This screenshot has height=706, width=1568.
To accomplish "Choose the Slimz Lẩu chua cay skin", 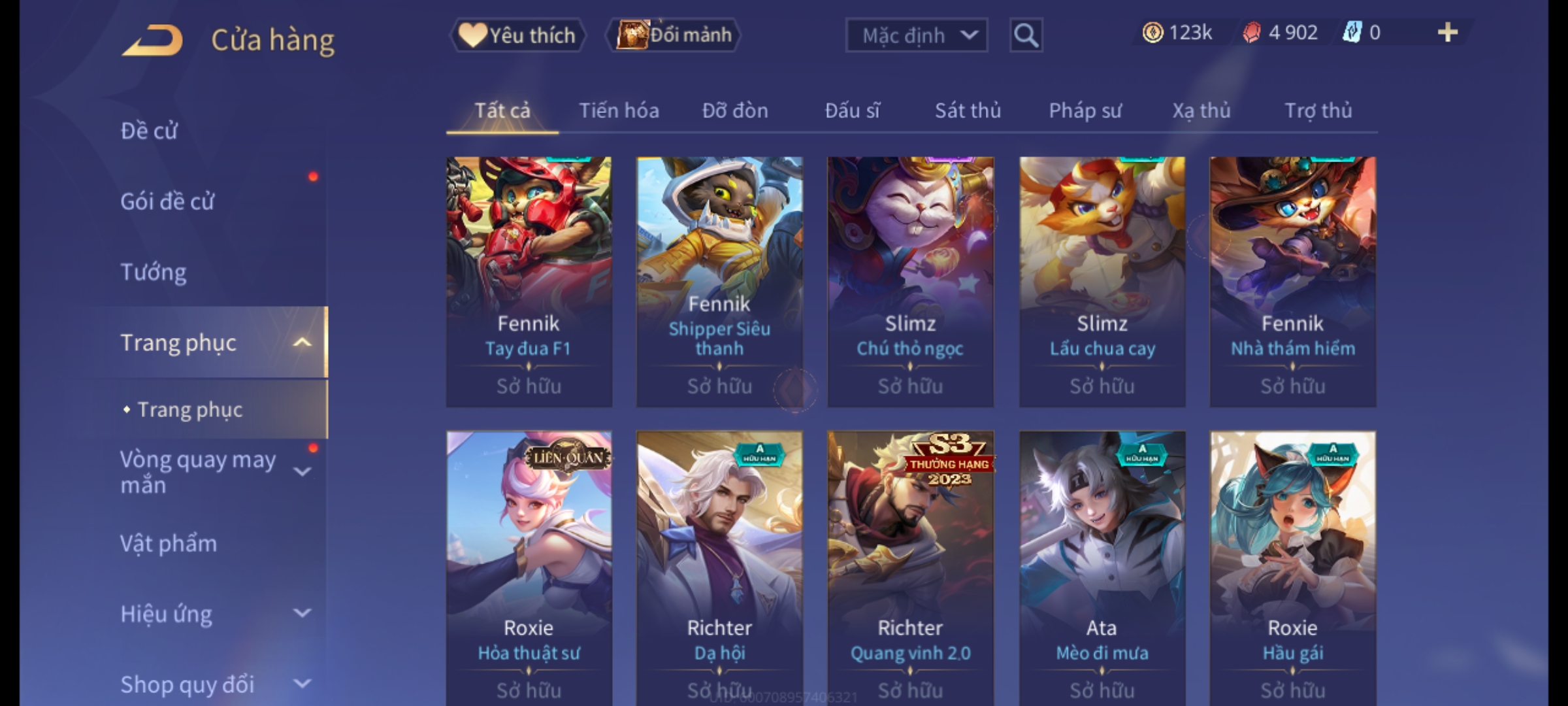I will click(x=1102, y=281).
